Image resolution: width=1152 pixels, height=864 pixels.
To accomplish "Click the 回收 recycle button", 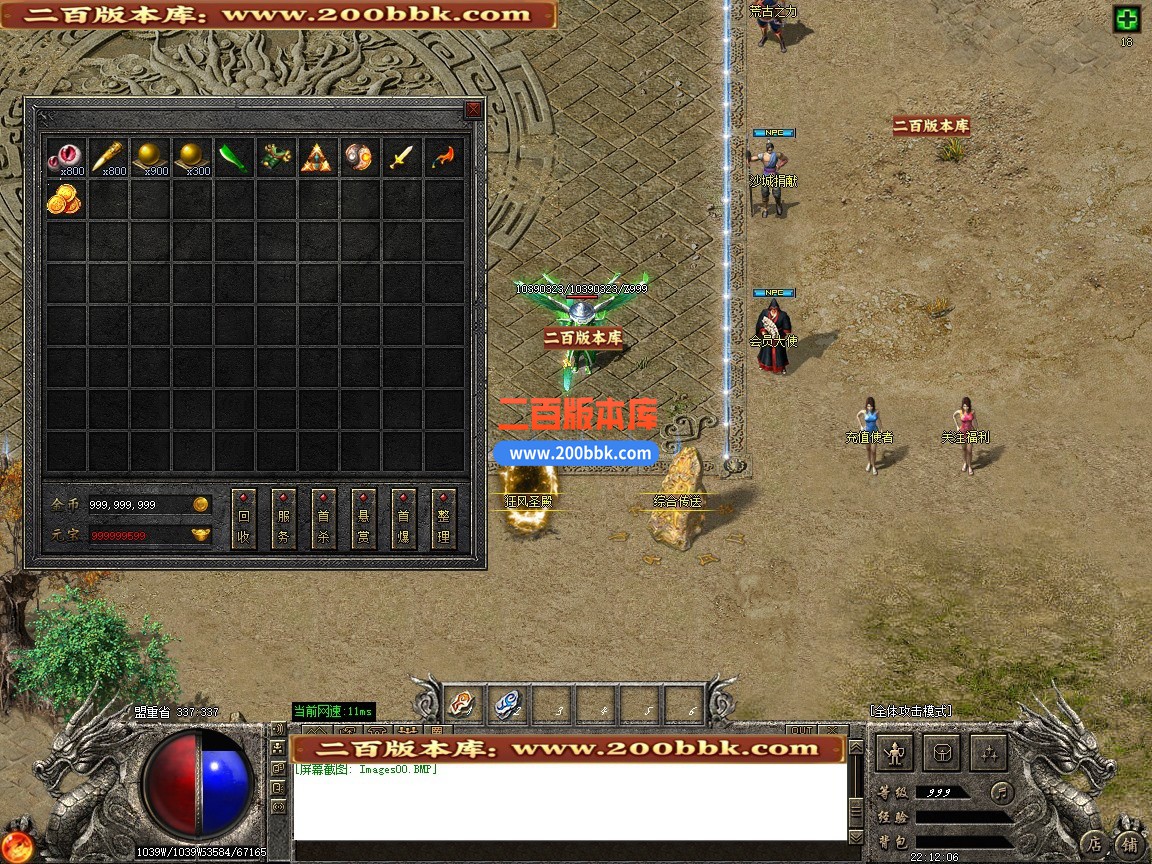I will [244, 519].
